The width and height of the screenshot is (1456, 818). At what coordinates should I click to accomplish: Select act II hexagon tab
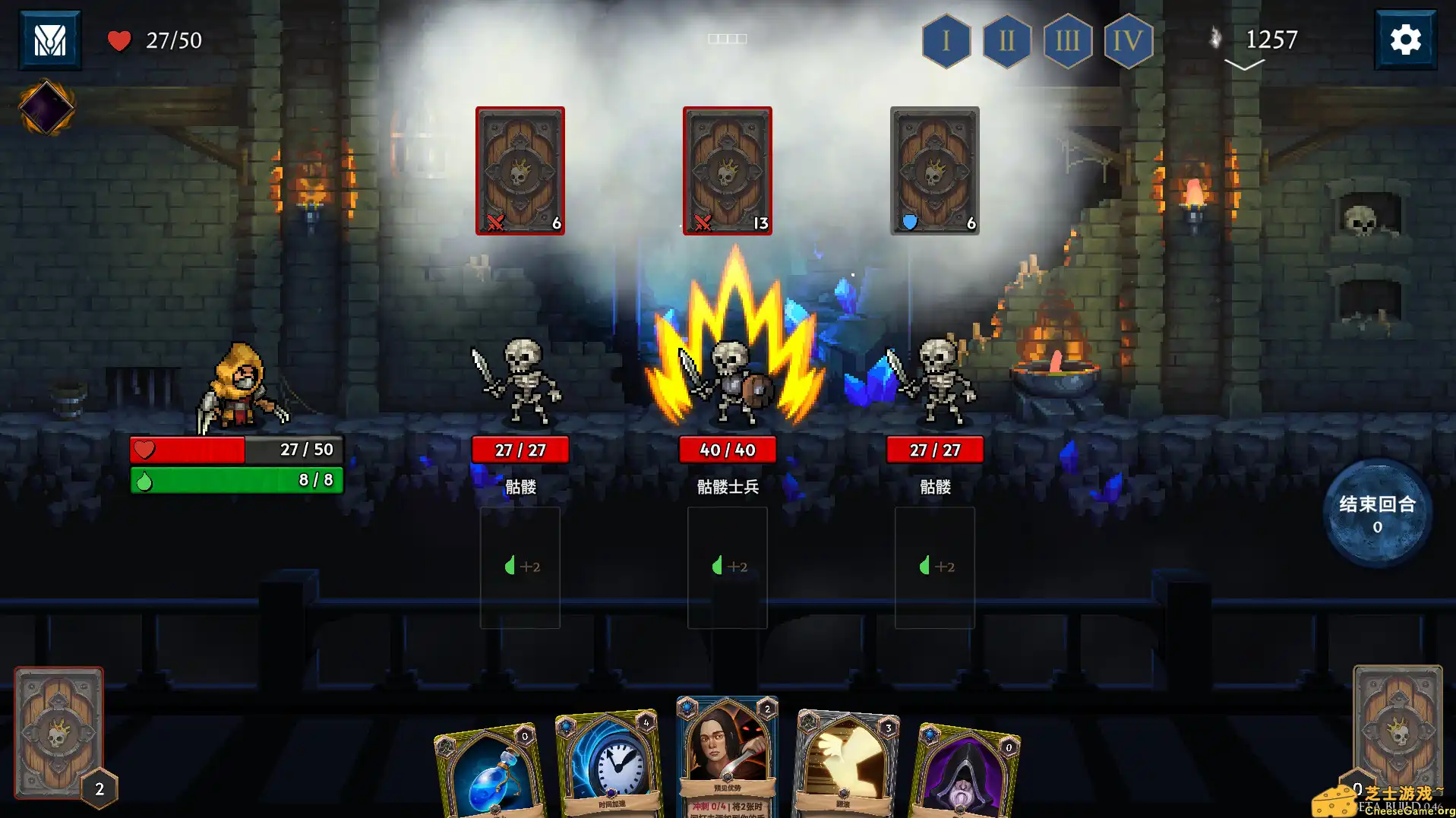(x=1006, y=43)
